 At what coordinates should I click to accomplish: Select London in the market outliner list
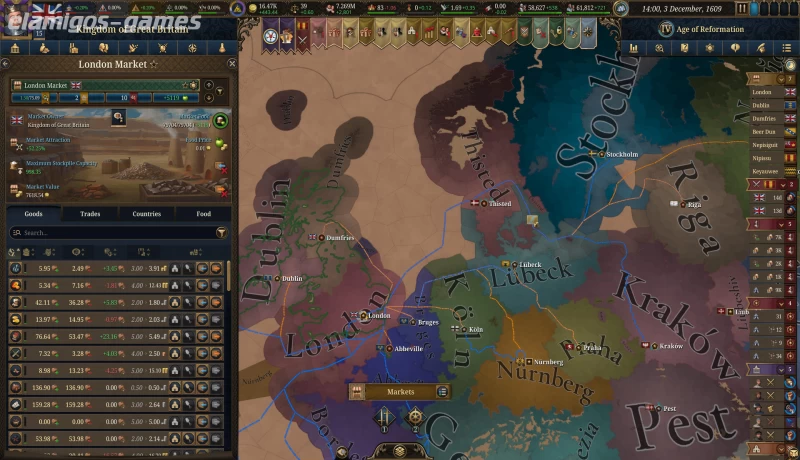[x=762, y=90]
